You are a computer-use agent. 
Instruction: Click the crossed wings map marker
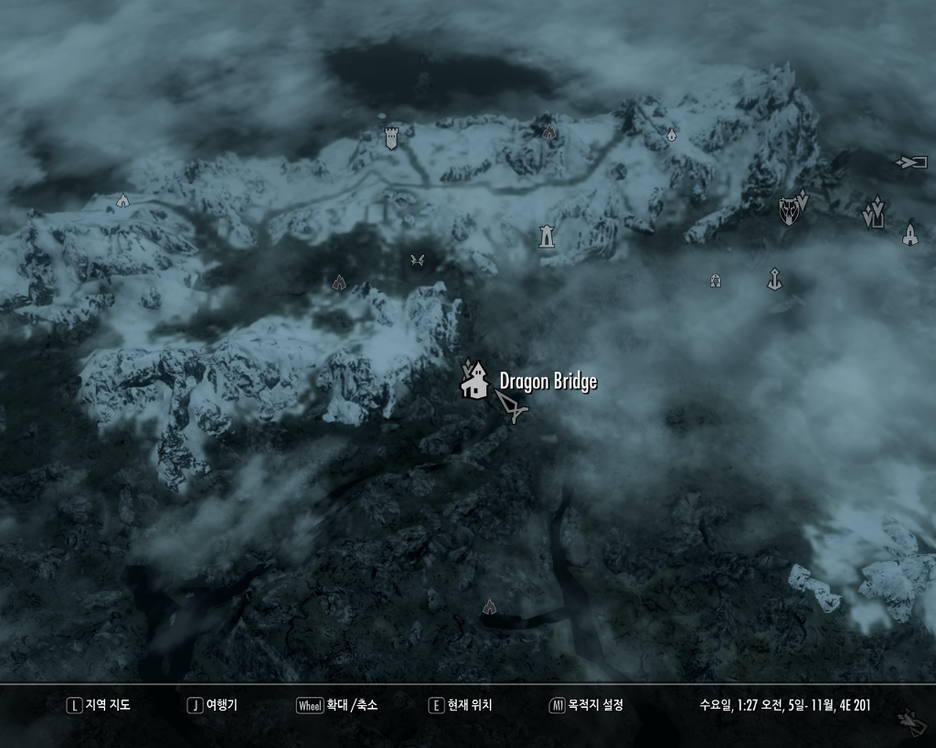click(x=418, y=260)
